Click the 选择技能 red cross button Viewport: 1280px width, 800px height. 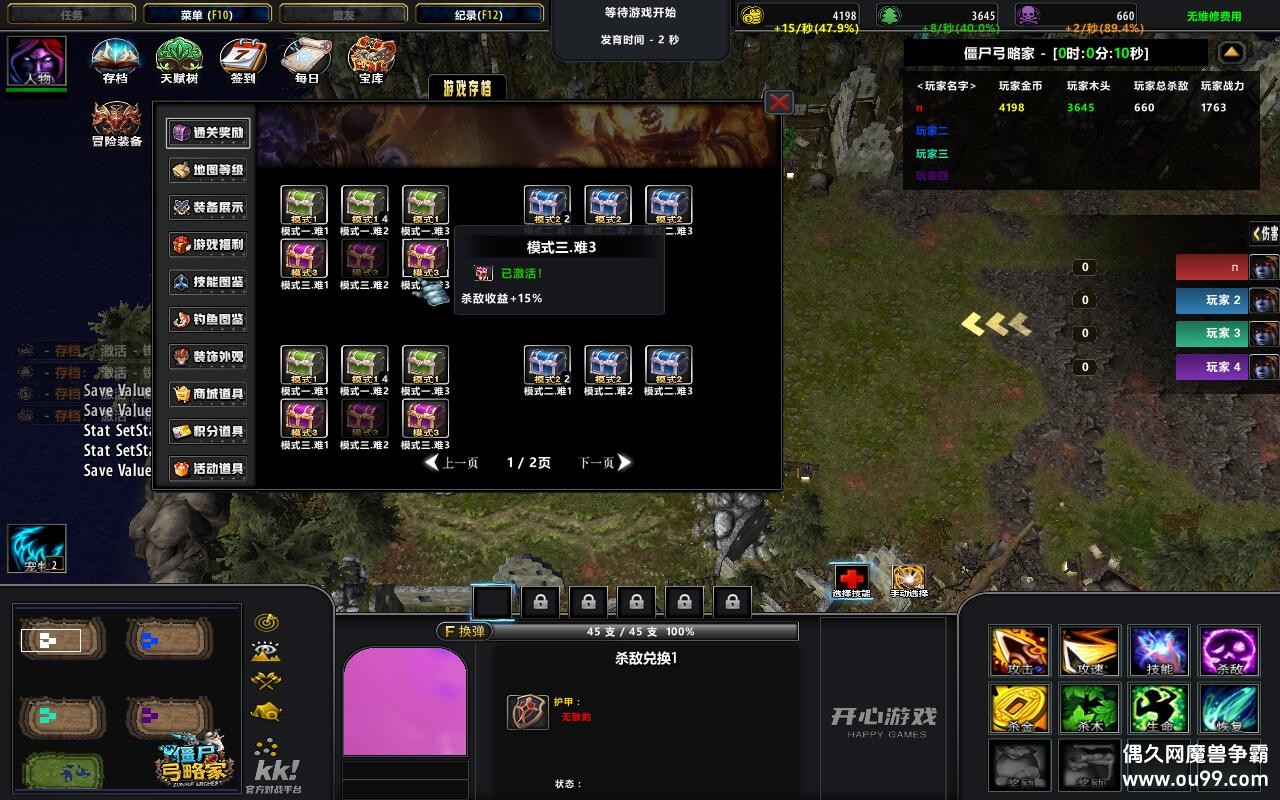tap(851, 580)
